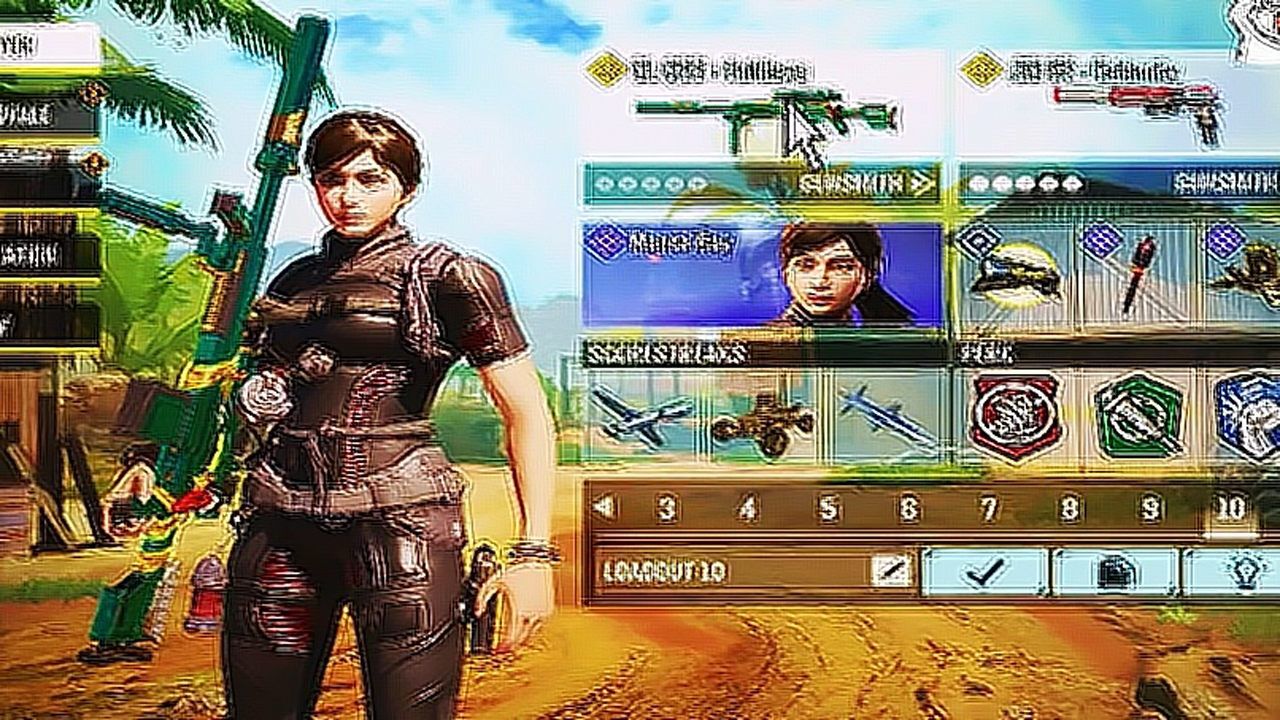Screen dimensions: 1280x720
Task: Open Gunsmith for the primary weapon
Action: tap(866, 184)
